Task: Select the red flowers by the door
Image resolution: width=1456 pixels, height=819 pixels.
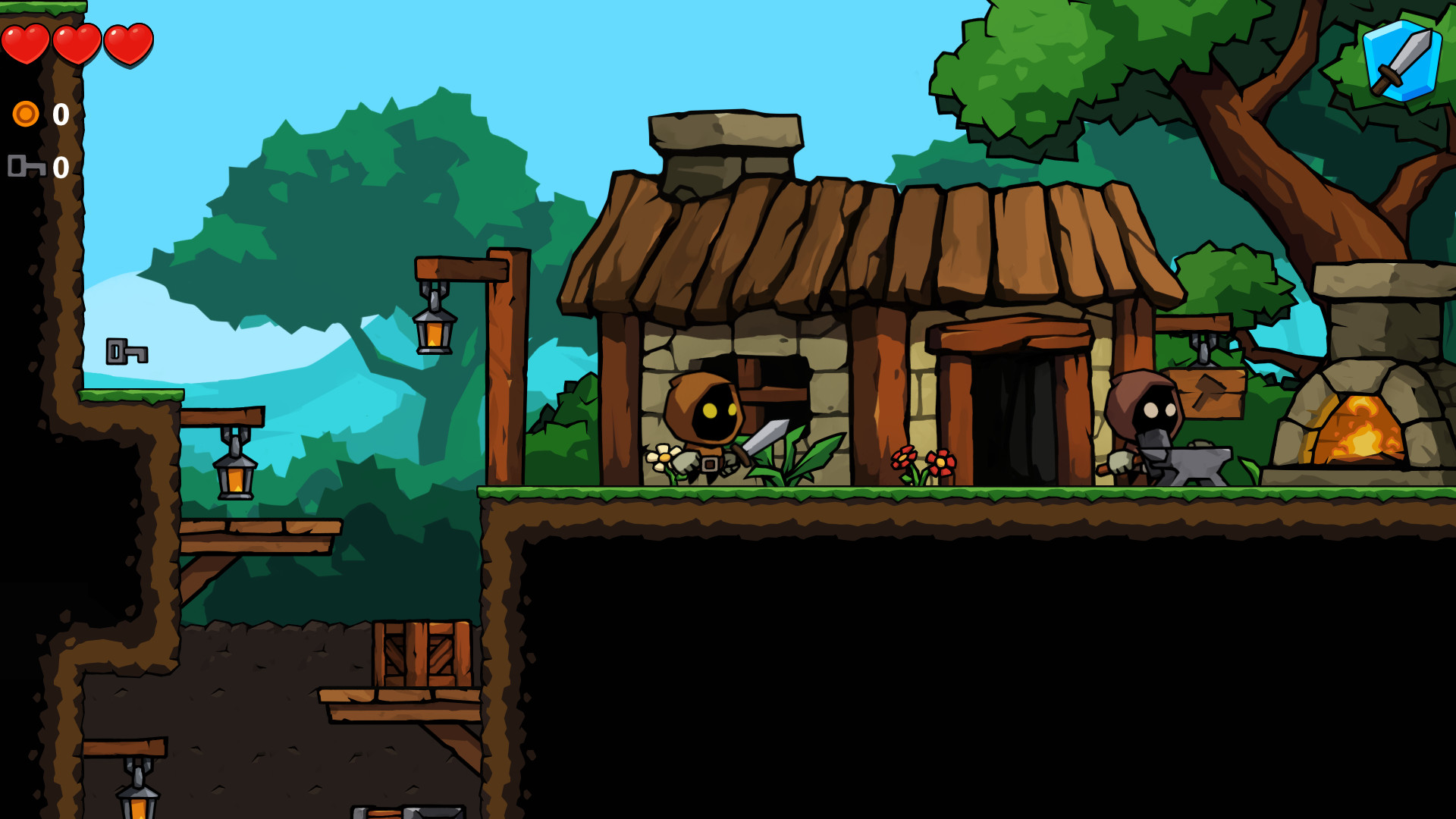Action: [925, 461]
